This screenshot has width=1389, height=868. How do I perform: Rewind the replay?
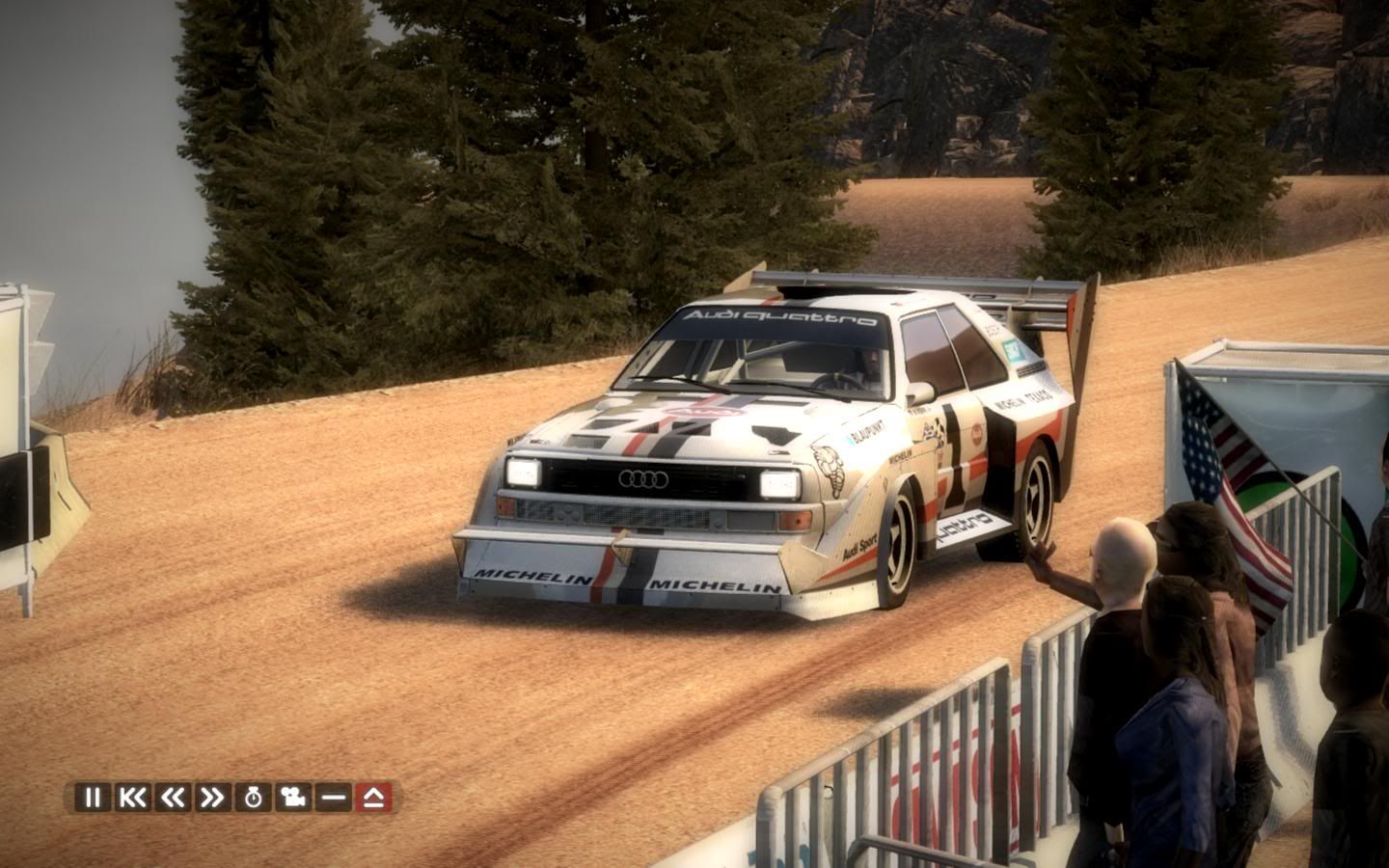click(x=173, y=798)
